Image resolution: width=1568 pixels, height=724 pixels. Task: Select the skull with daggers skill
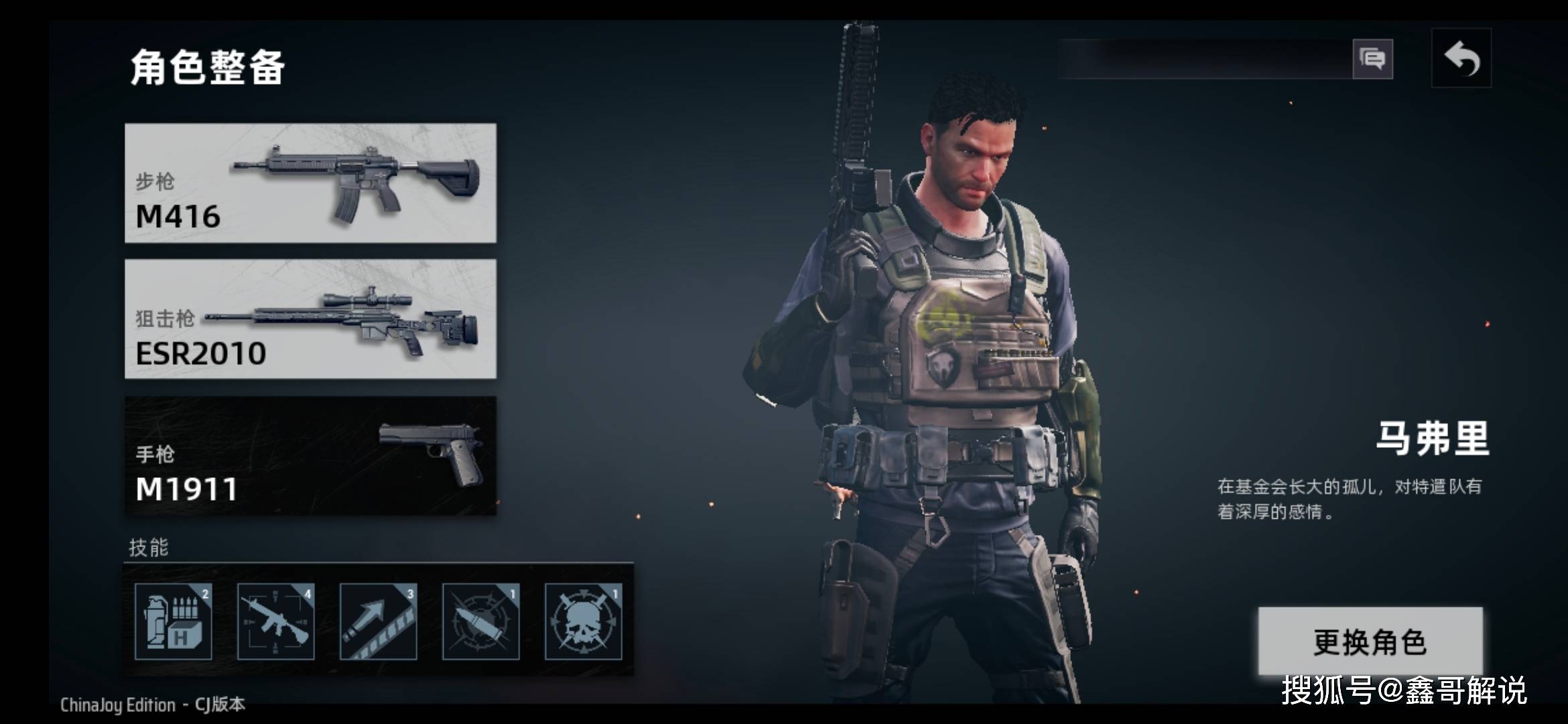click(x=583, y=621)
